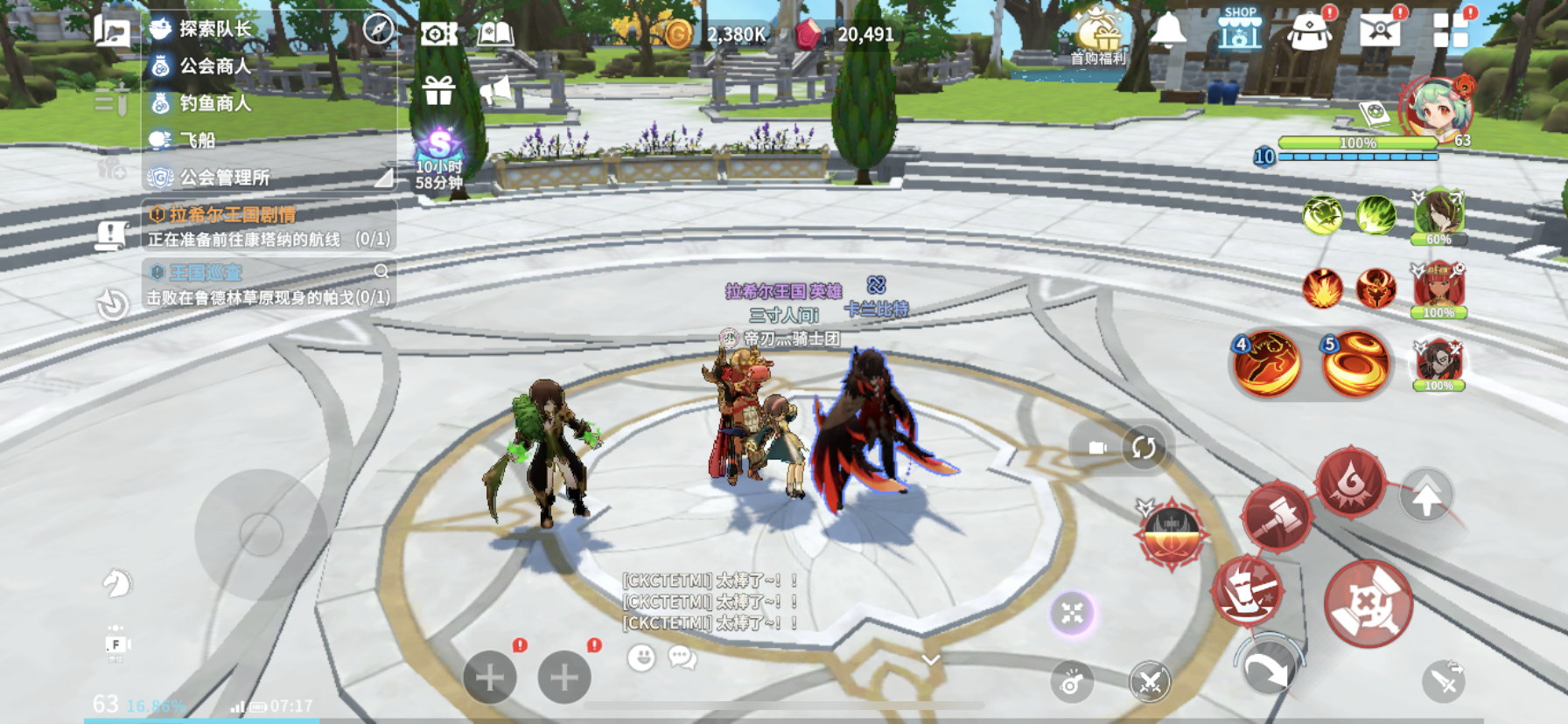Open the 首购福利 gift bag

pos(1098,37)
